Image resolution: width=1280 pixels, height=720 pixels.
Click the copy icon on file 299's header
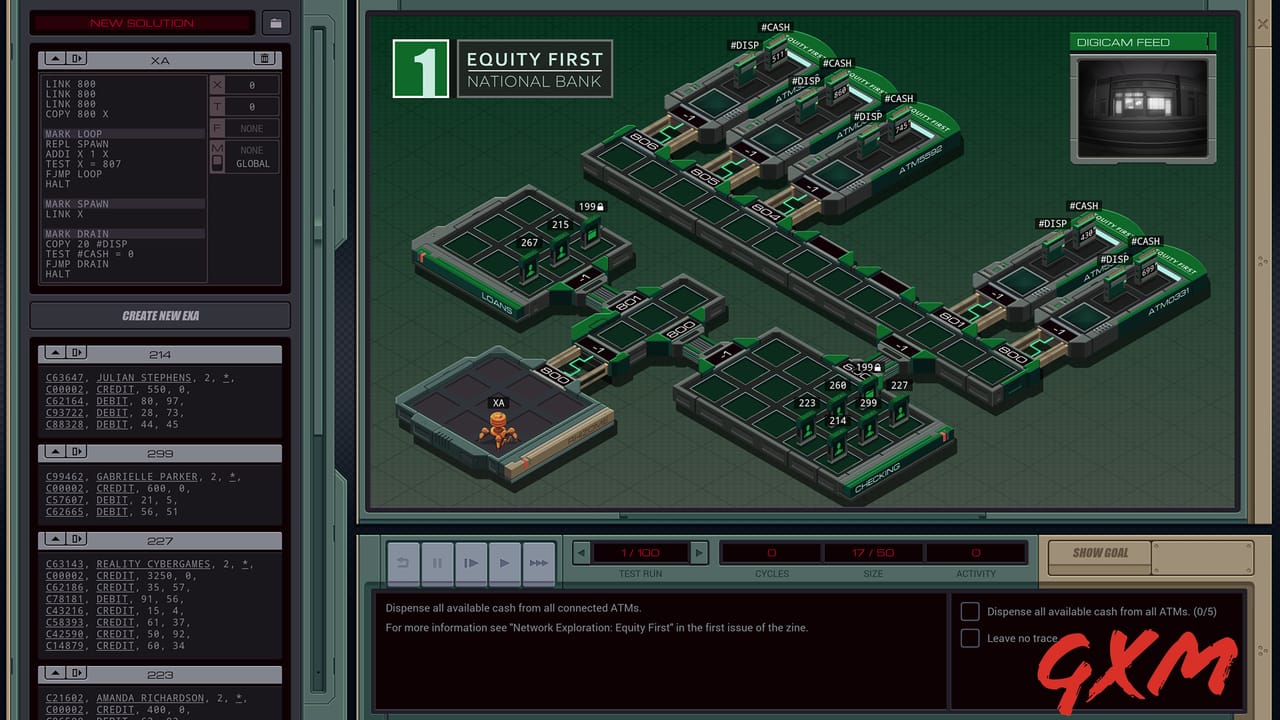tap(76, 452)
